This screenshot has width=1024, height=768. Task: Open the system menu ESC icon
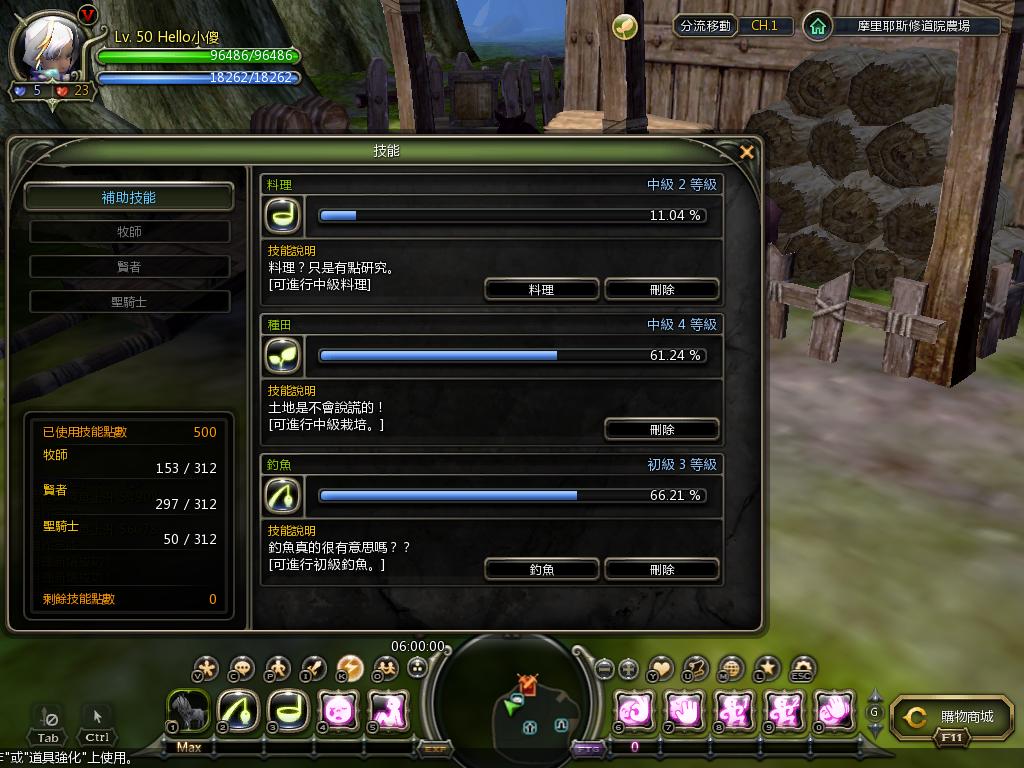pos(803,668)
